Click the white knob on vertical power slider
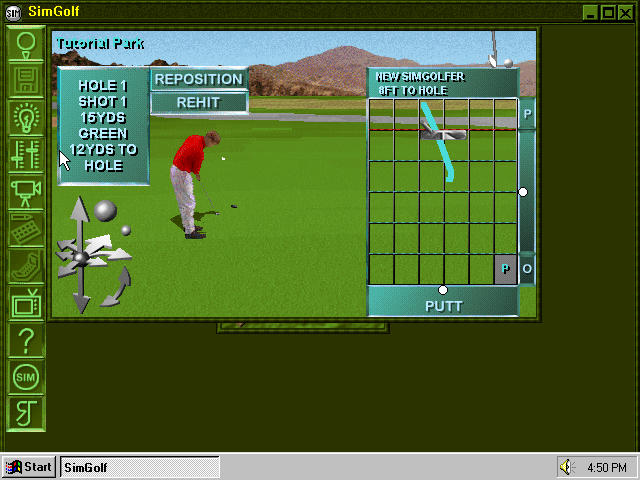The height and width of the screenshot is (480, 640). [x=522, y=191]
